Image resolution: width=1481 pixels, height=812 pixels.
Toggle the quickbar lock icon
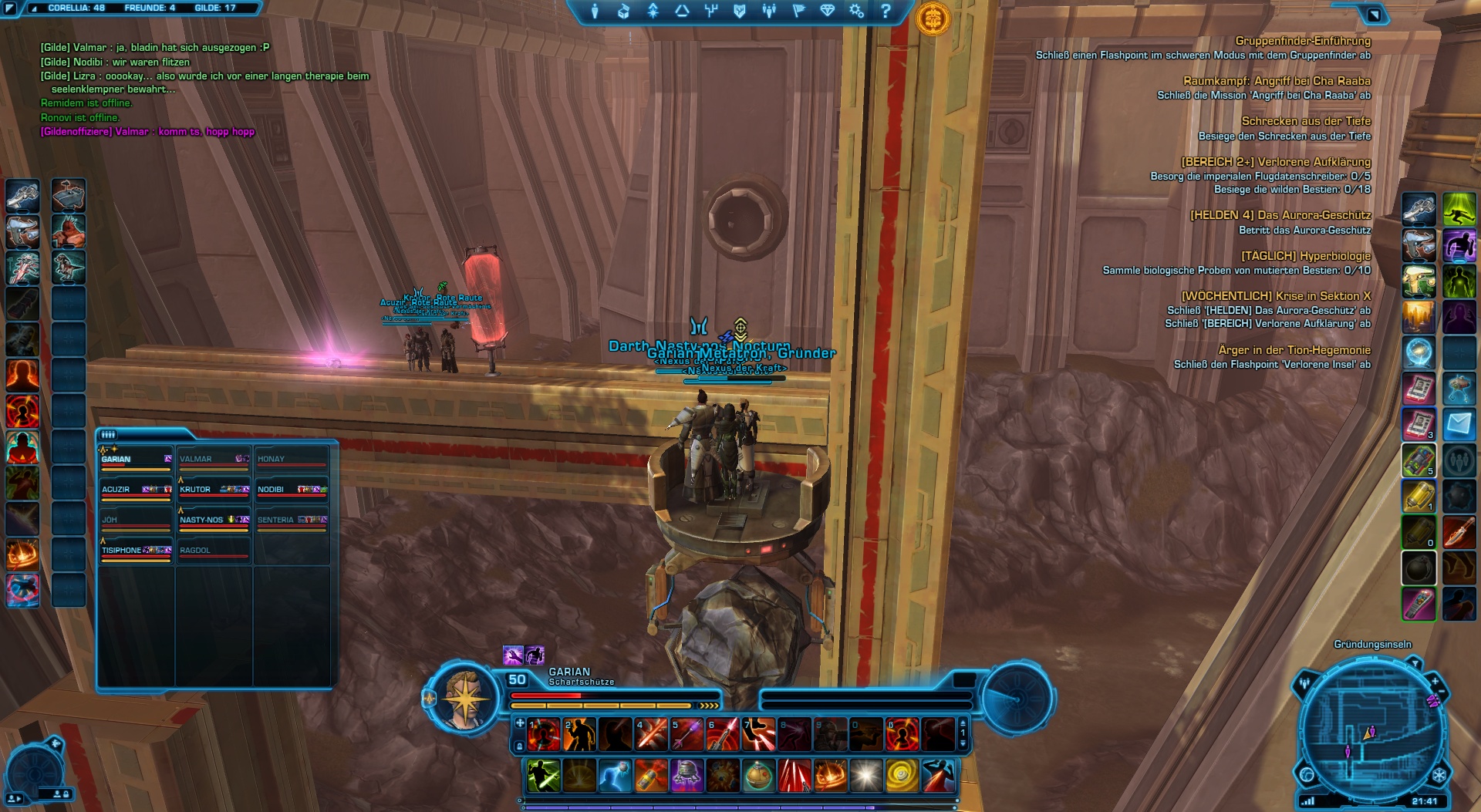coord(520,746)
